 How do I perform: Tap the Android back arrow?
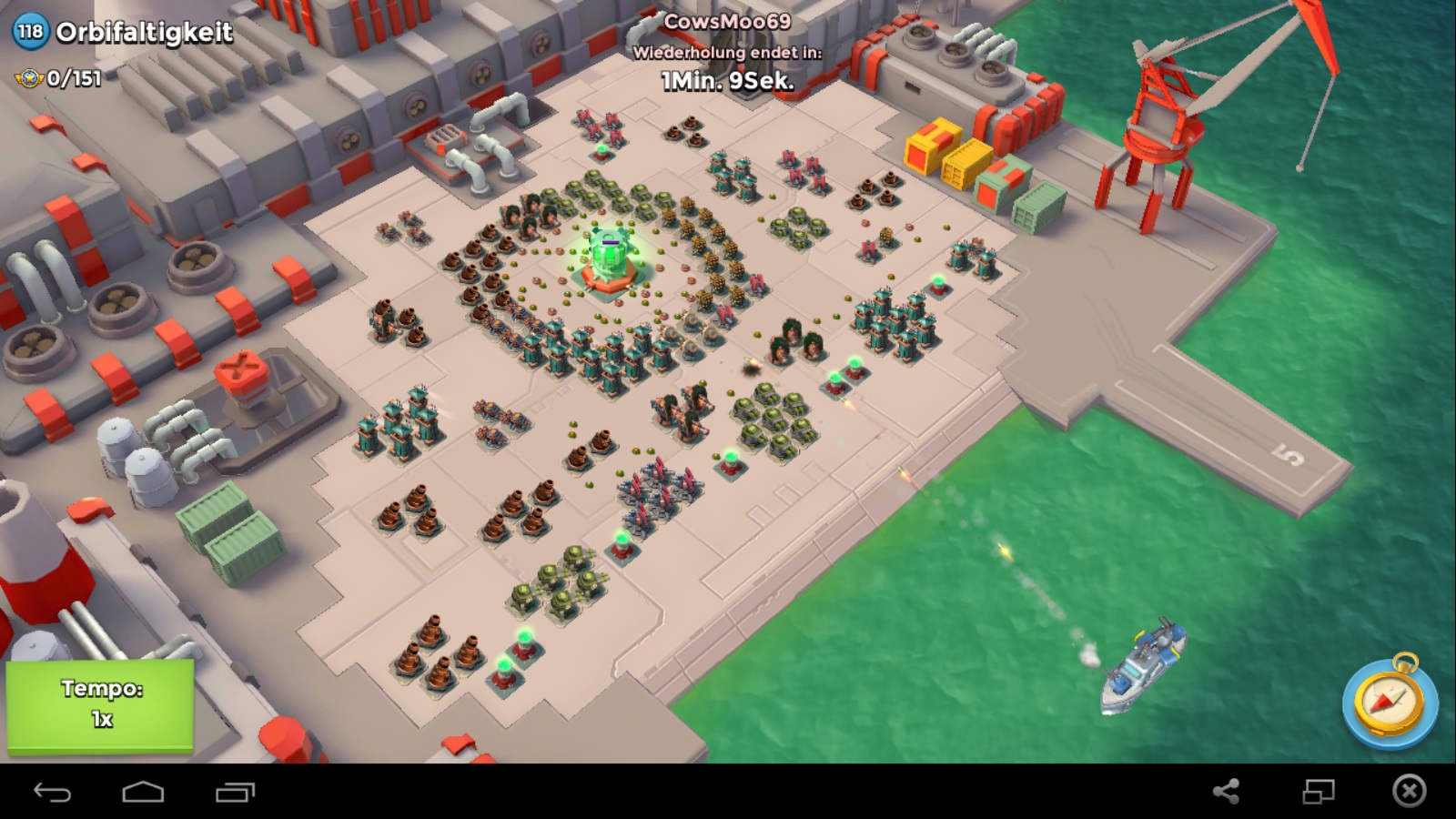pos(52,792)
